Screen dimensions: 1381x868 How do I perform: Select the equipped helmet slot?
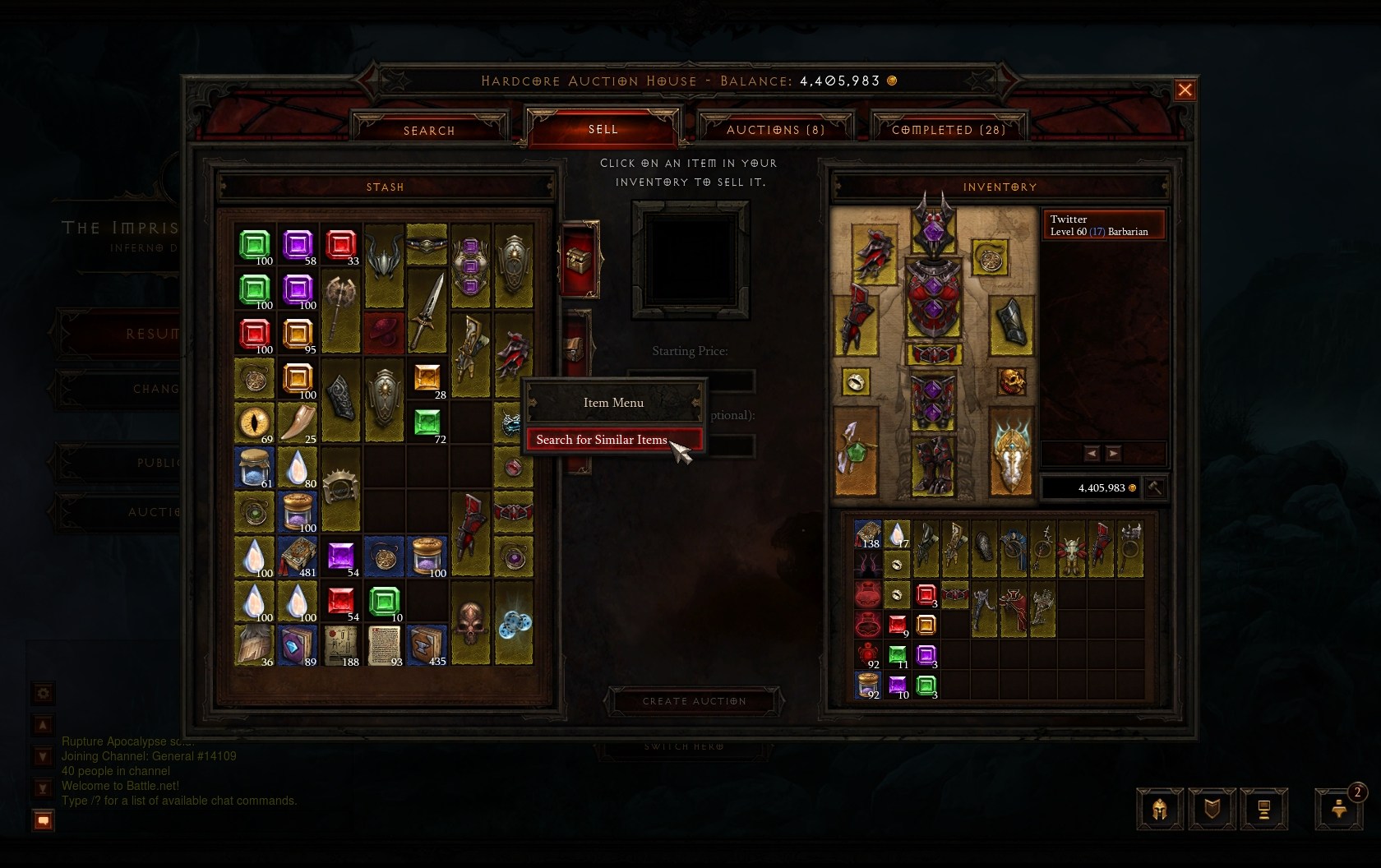pyautogui.click(x=932, y=226)
